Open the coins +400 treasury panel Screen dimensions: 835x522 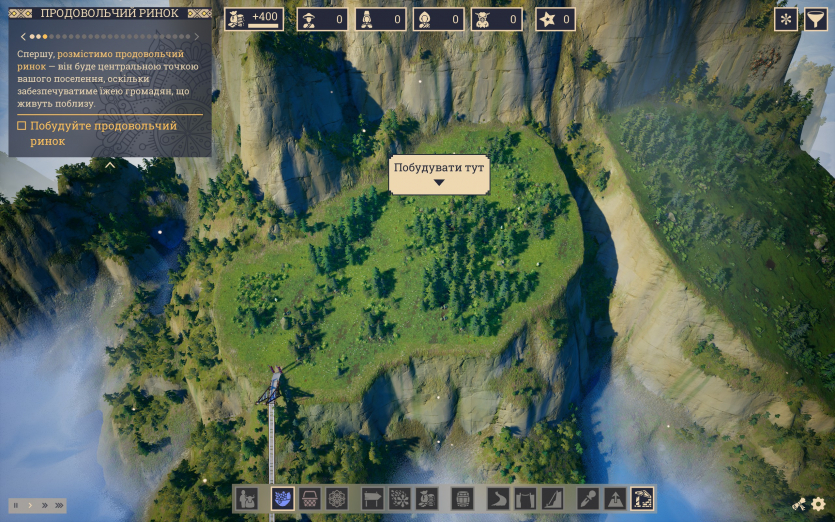[x=254, y=19]
